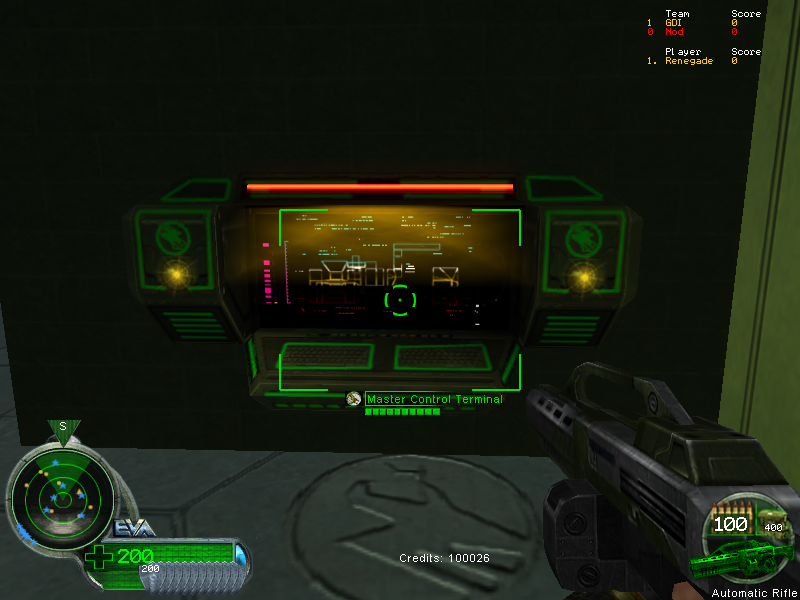The width and height of the screenshot is (800, 600).
Task: Click the circular radar minimap
Action: click(60, 490)
